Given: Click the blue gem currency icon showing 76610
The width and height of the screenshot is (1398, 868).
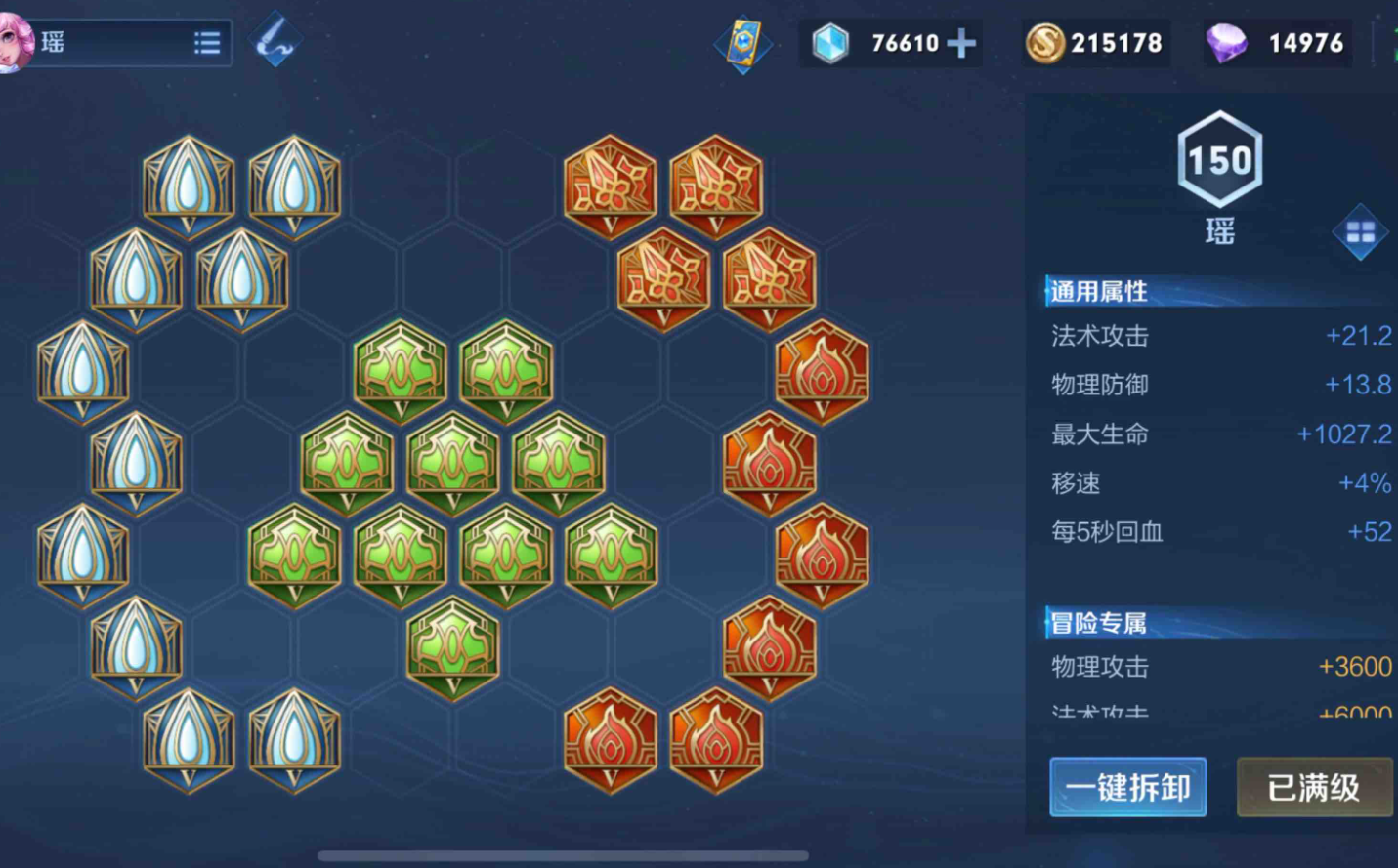Looking at the screenshot, I should tap(831, 43).
